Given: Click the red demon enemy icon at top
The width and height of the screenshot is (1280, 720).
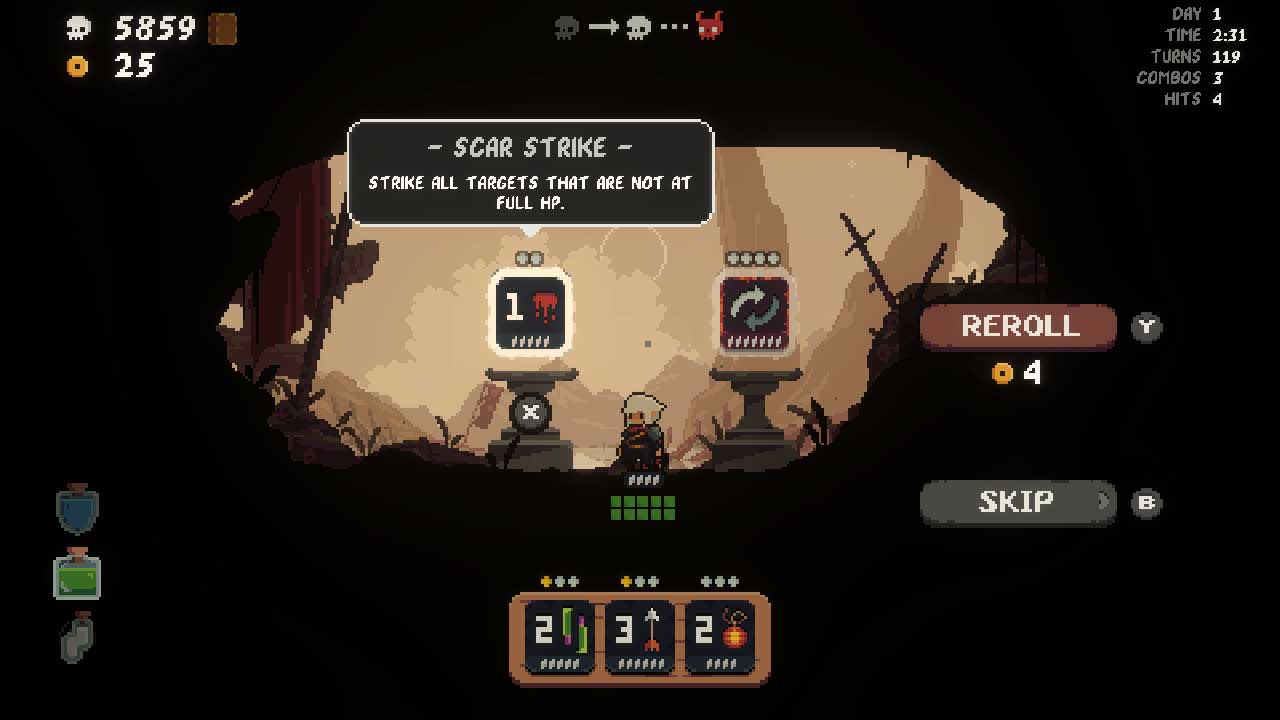Looking at the screenshot, I should [712, 29].
